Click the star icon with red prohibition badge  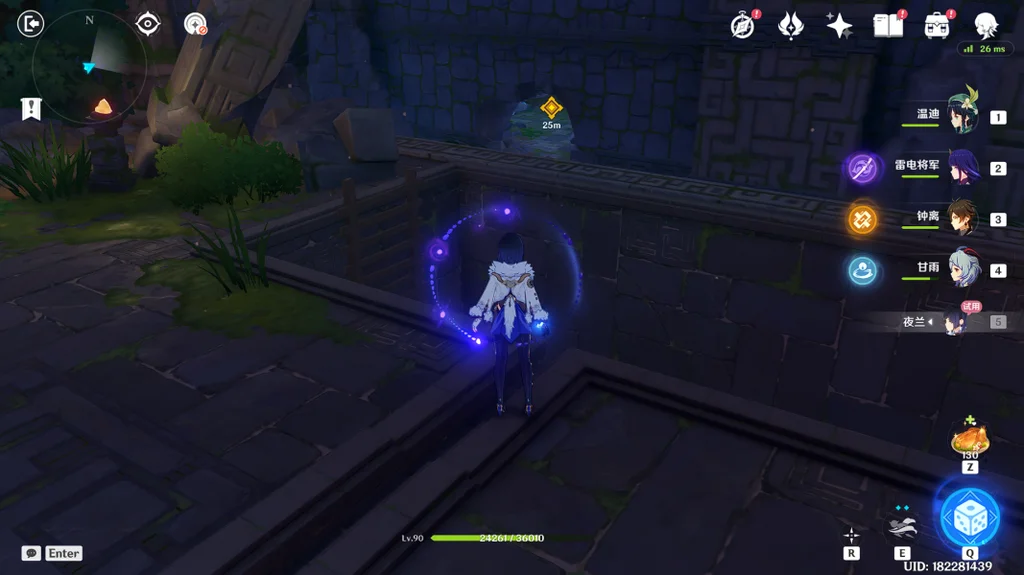(195, 24)
